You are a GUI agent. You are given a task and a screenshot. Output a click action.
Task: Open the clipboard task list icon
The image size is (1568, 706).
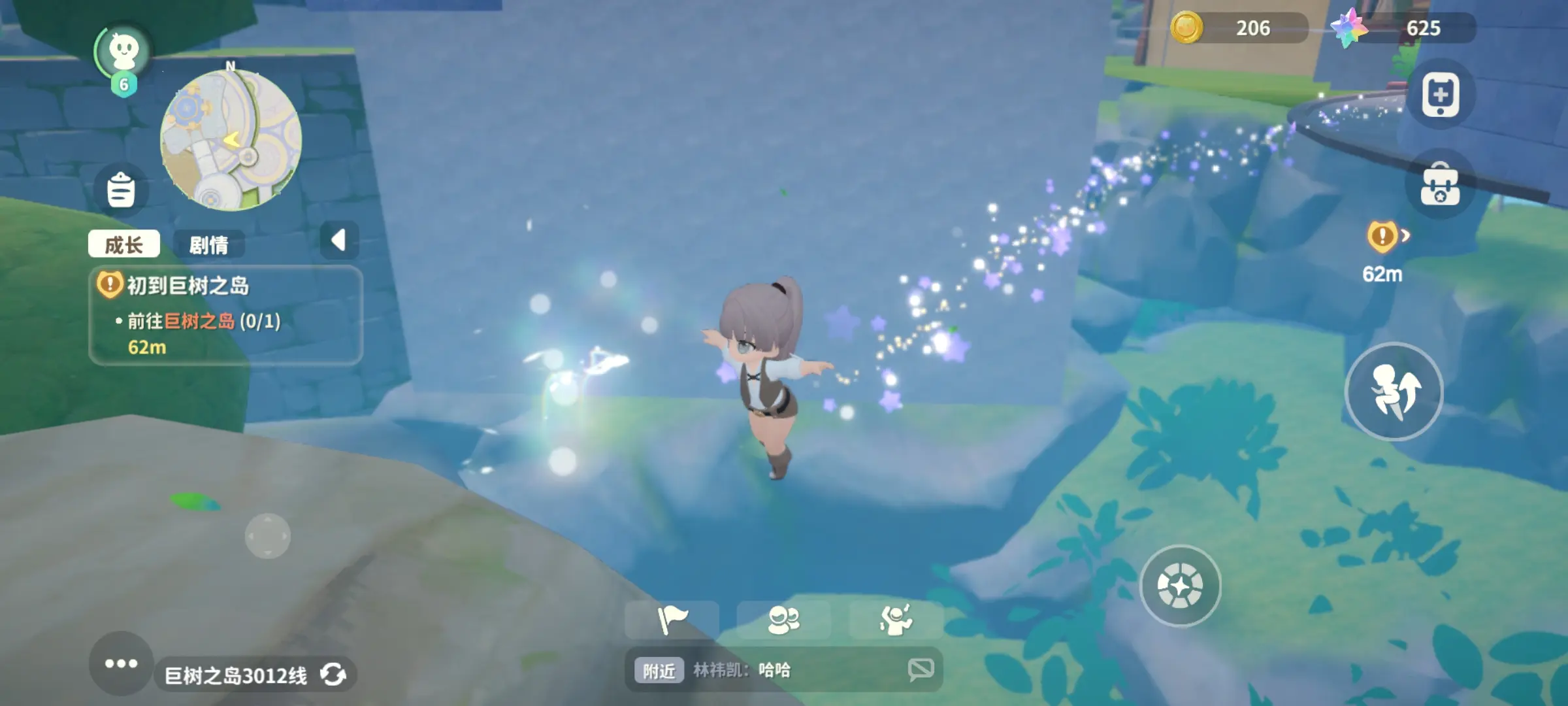[x=121, y=190]
